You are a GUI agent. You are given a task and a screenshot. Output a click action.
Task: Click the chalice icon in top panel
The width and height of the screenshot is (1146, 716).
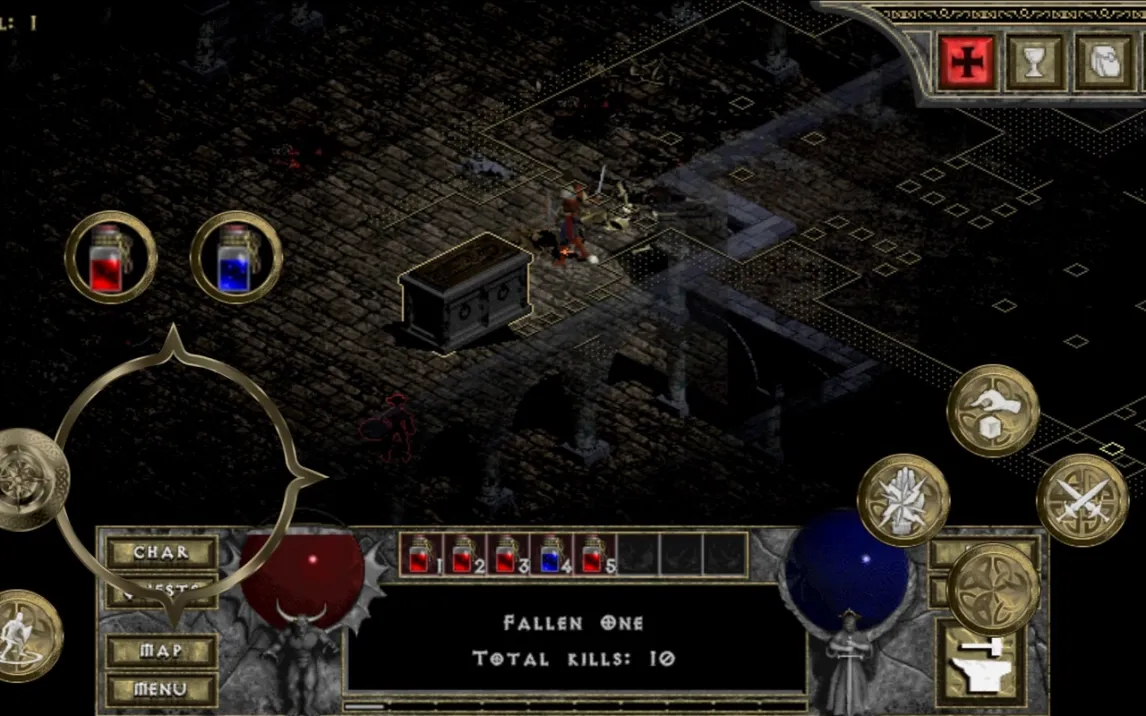(x=1036, y=62)
